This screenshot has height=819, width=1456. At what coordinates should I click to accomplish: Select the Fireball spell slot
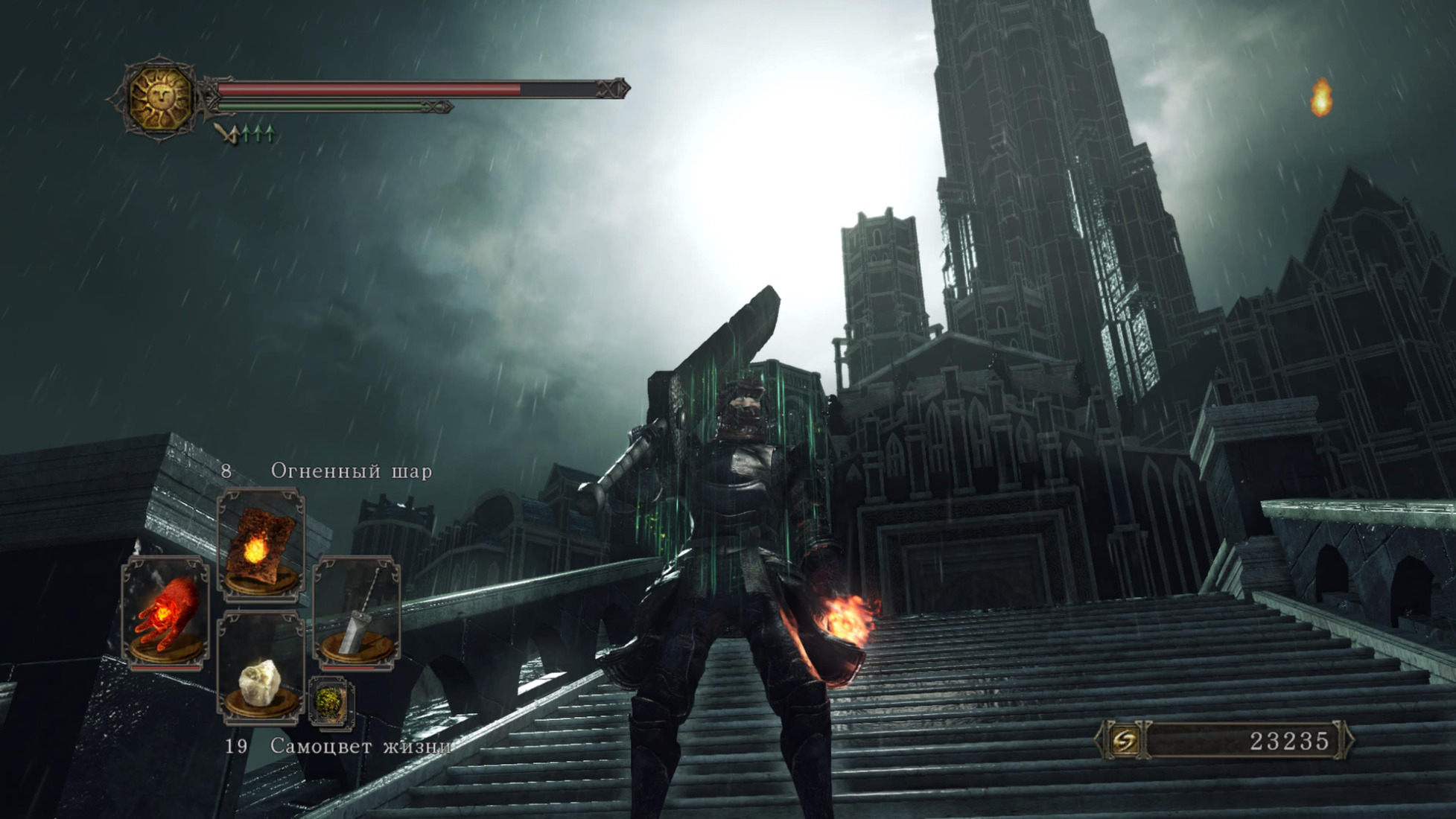[260, 544]
